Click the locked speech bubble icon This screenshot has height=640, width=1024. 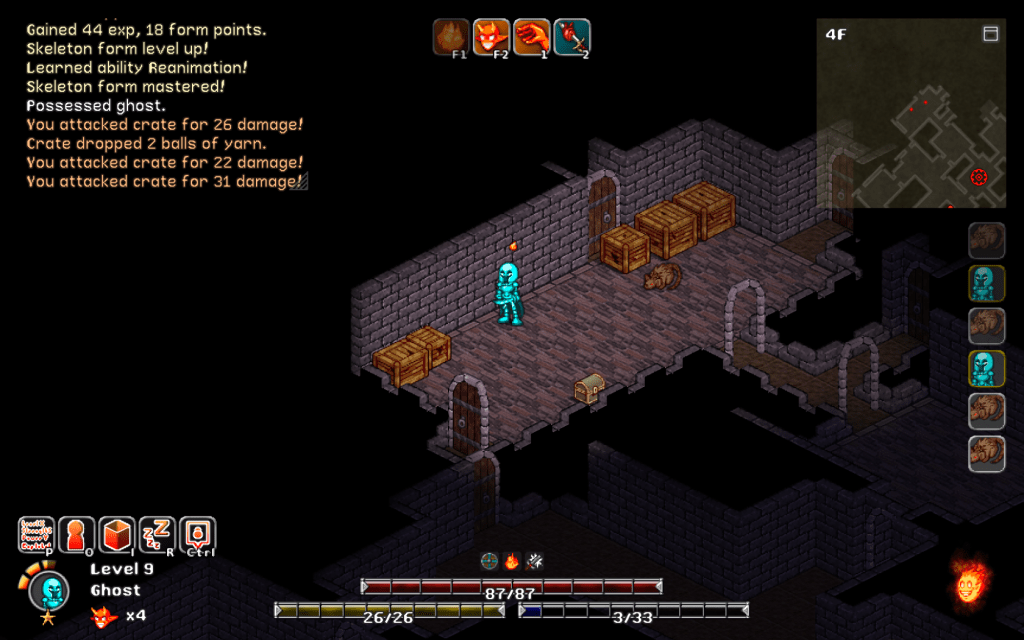tap(197, 535)
